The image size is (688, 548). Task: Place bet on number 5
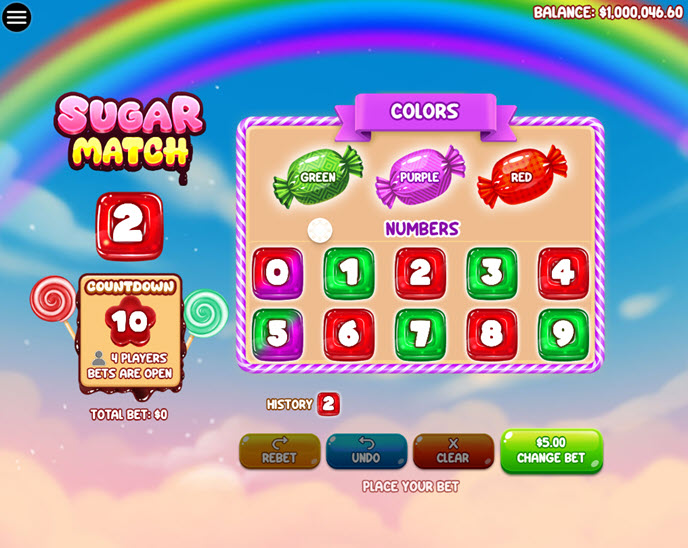coord(277,334)
